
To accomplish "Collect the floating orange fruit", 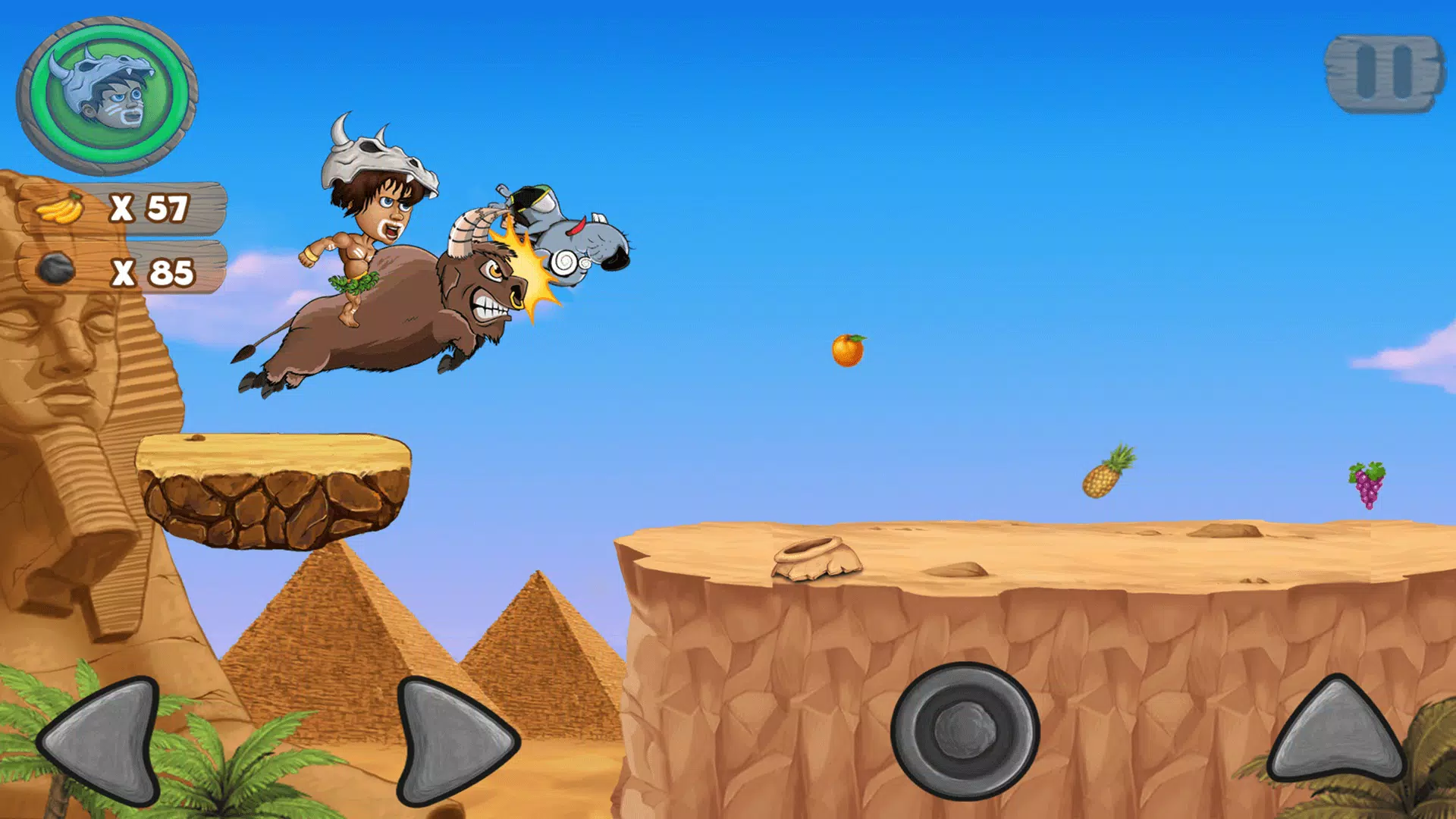I will click(x=847, y=349).
